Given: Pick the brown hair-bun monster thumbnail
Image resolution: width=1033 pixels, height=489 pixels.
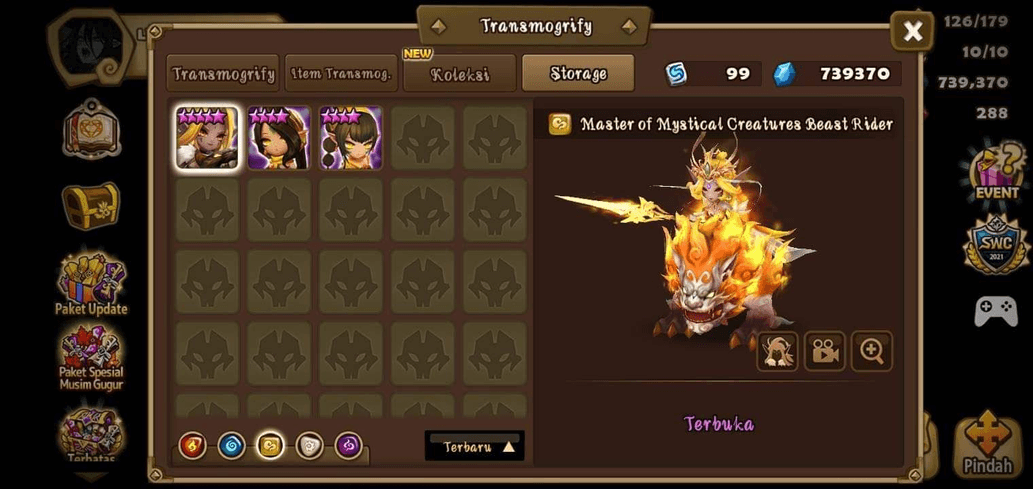Looking at the screenshot, I should (351, 138).
